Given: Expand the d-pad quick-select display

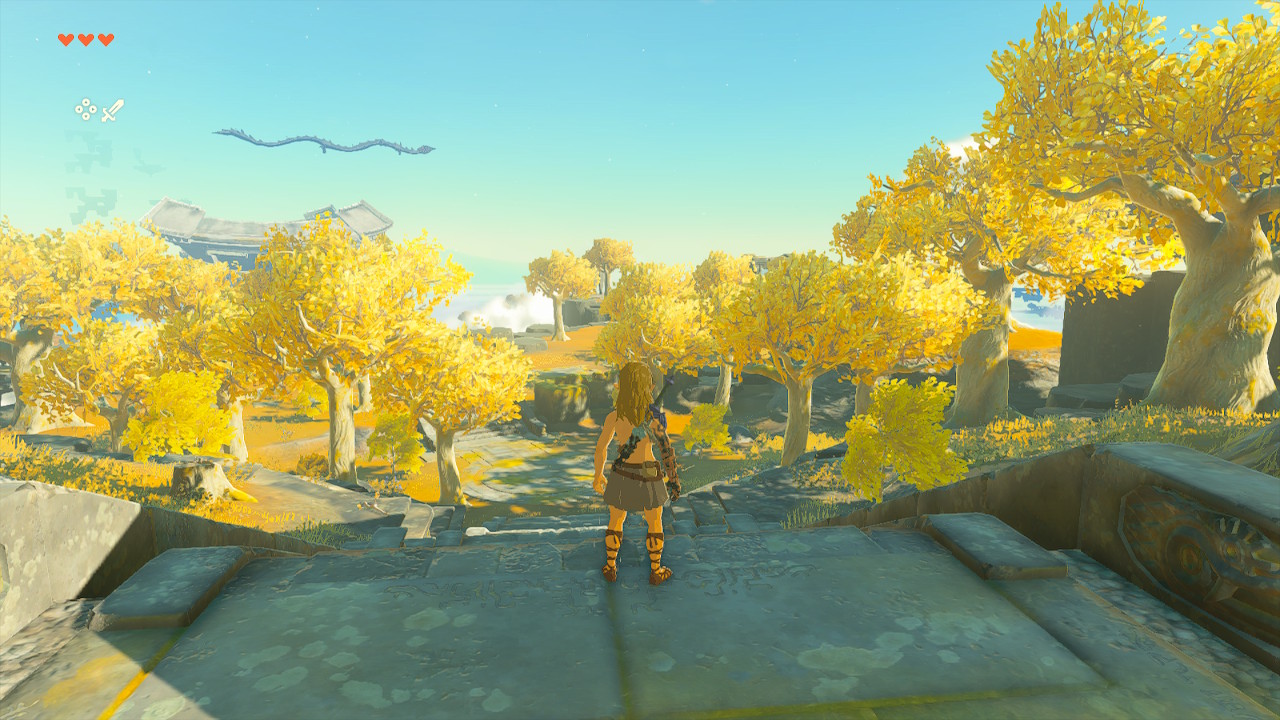Looking at the screenshot, I should tap(85, 109).
